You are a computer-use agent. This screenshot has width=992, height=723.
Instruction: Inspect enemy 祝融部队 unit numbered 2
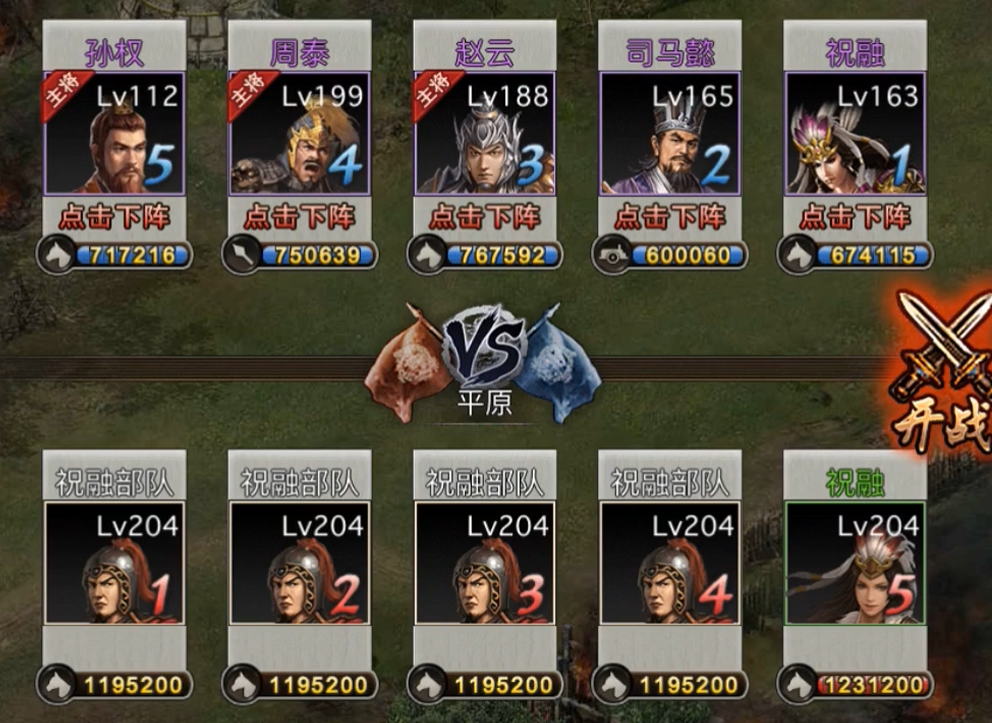(x=299, y=563)
